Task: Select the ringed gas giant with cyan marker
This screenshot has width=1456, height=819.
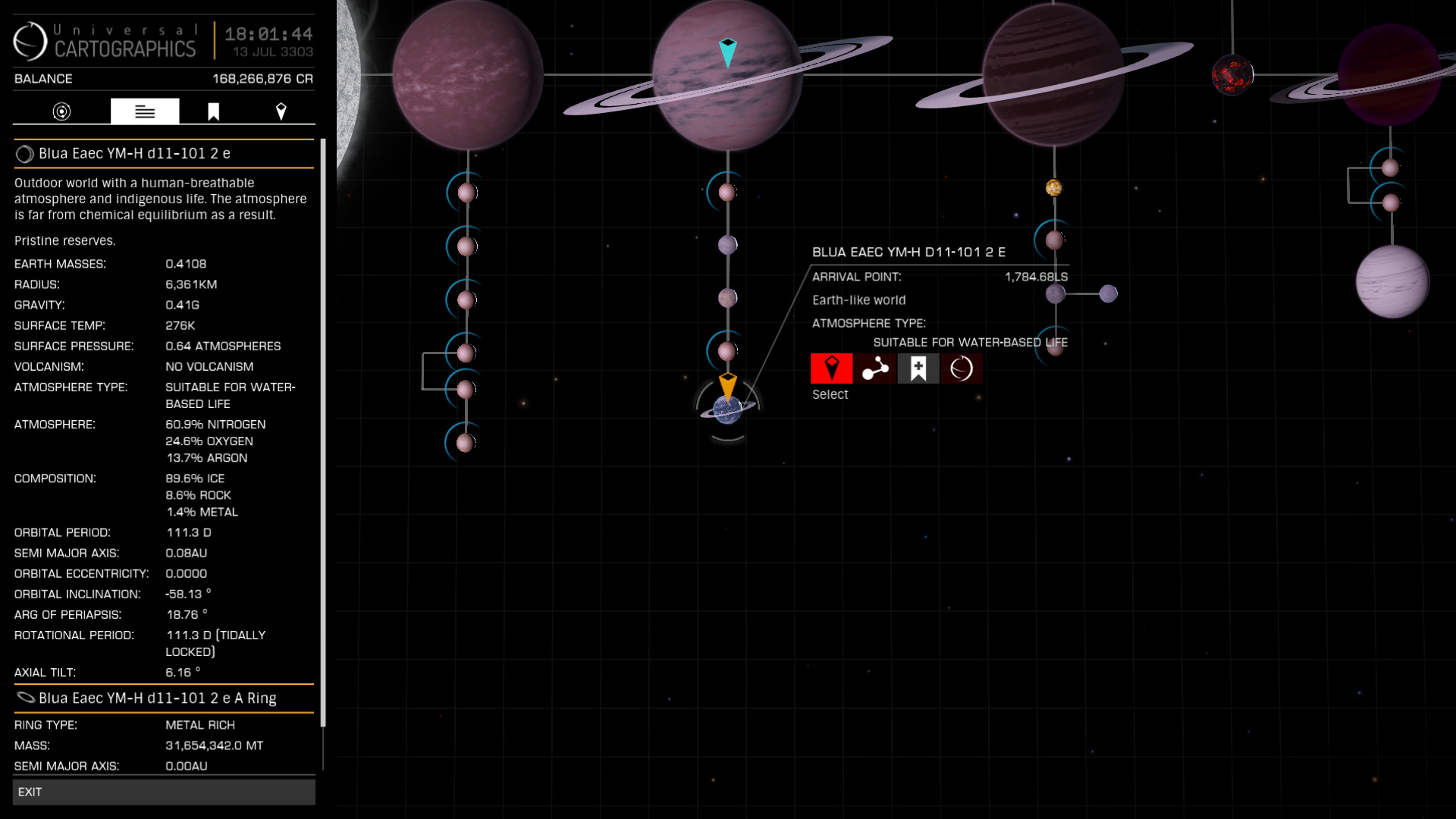Action: point(727,76)
